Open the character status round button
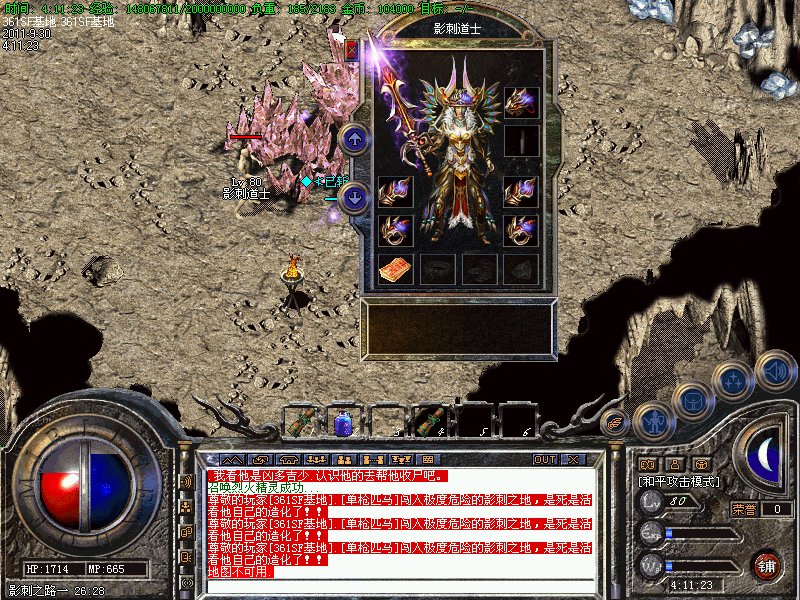 653,422
